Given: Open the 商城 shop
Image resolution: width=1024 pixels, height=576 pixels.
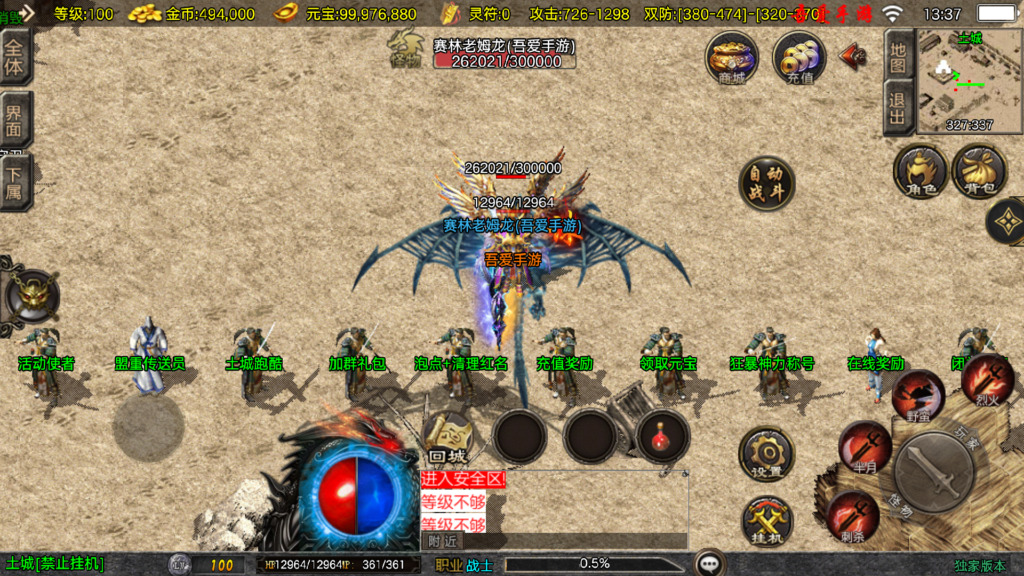Looking at the screenshot, I should (732, 57).
